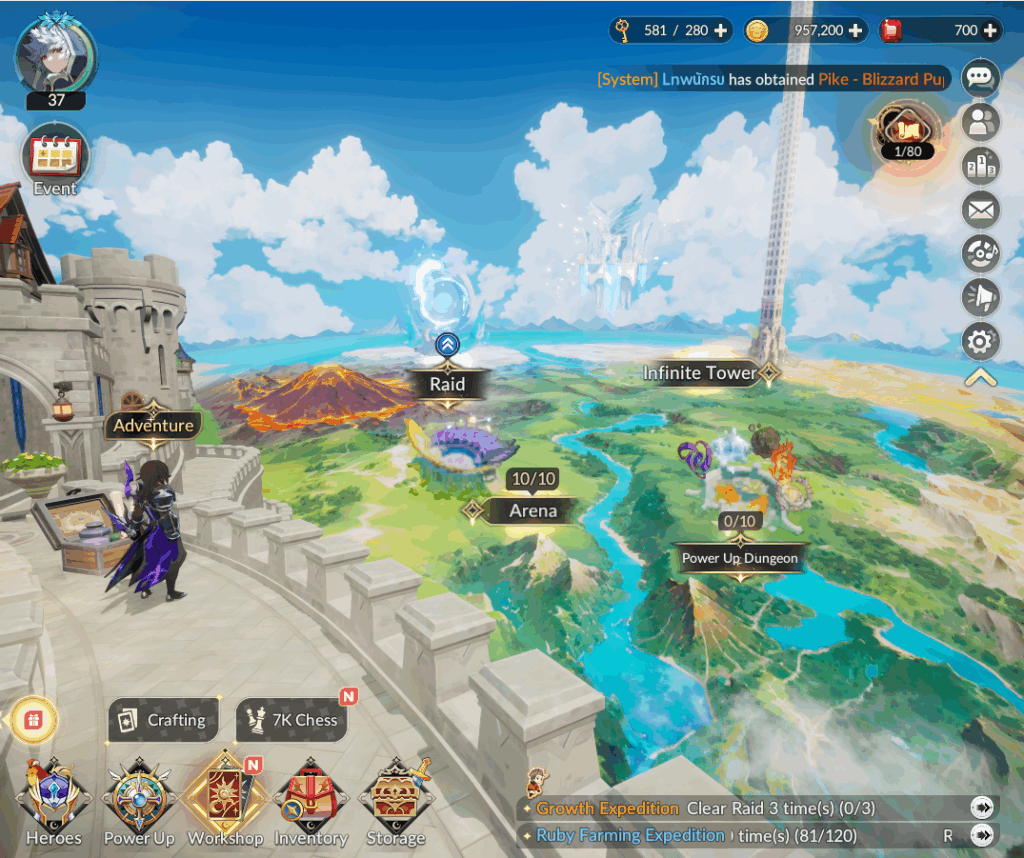1024x858 pixels.
Task: Start the Adventure mode
Action: pos(153,425)
